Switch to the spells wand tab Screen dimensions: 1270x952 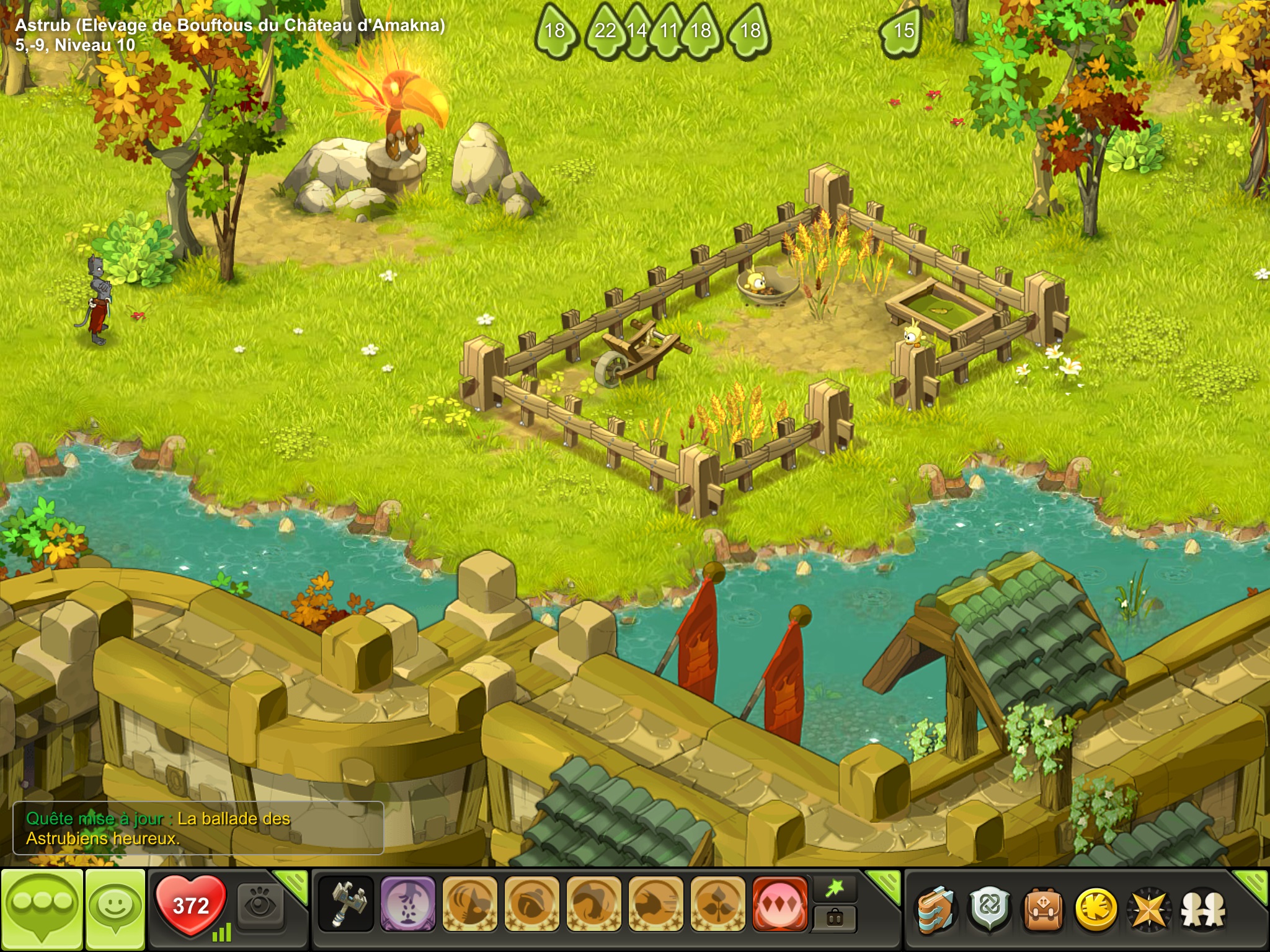point(835,889)
